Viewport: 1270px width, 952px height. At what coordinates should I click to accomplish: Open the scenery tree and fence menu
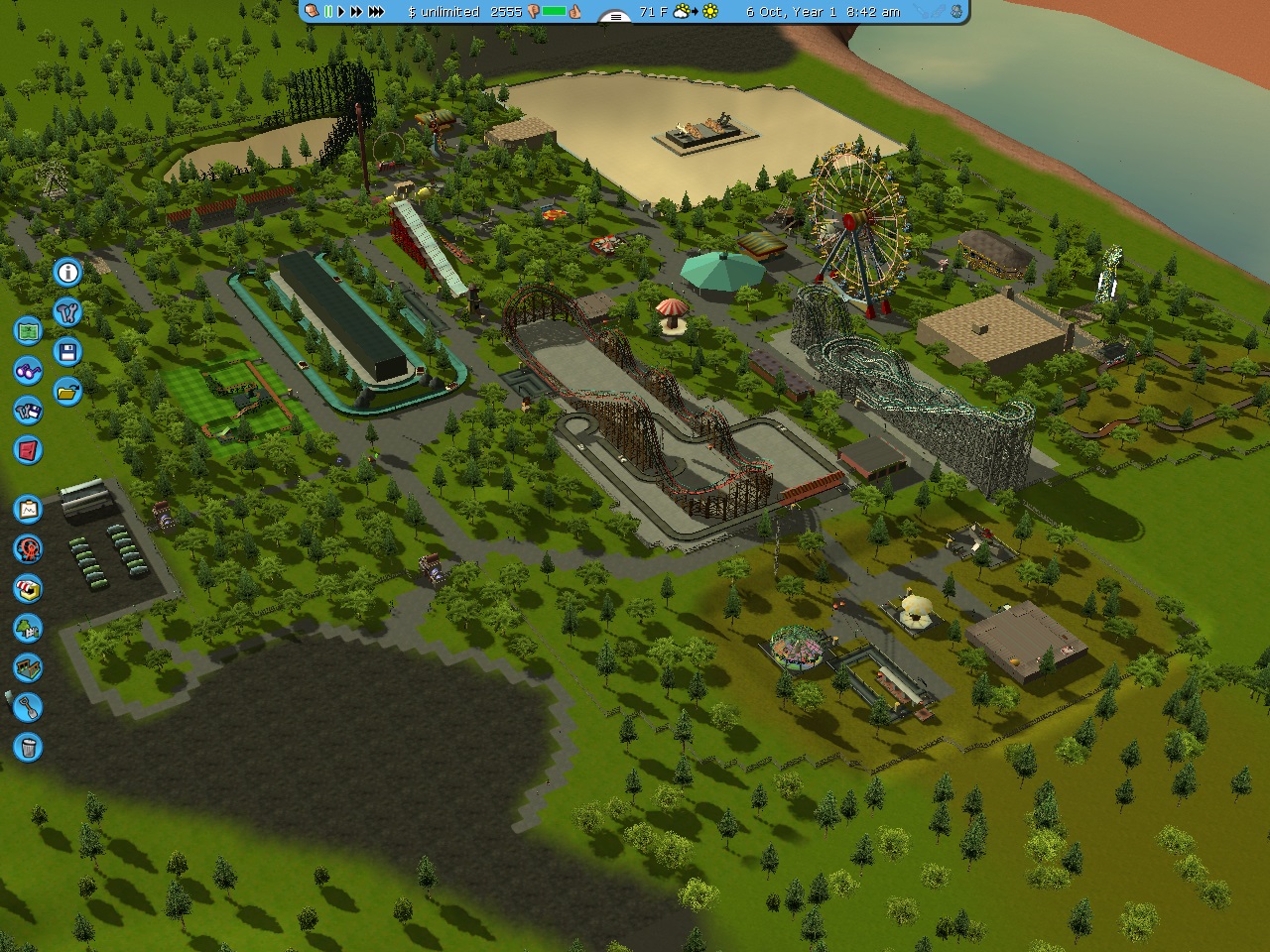(x=28, y=628)
